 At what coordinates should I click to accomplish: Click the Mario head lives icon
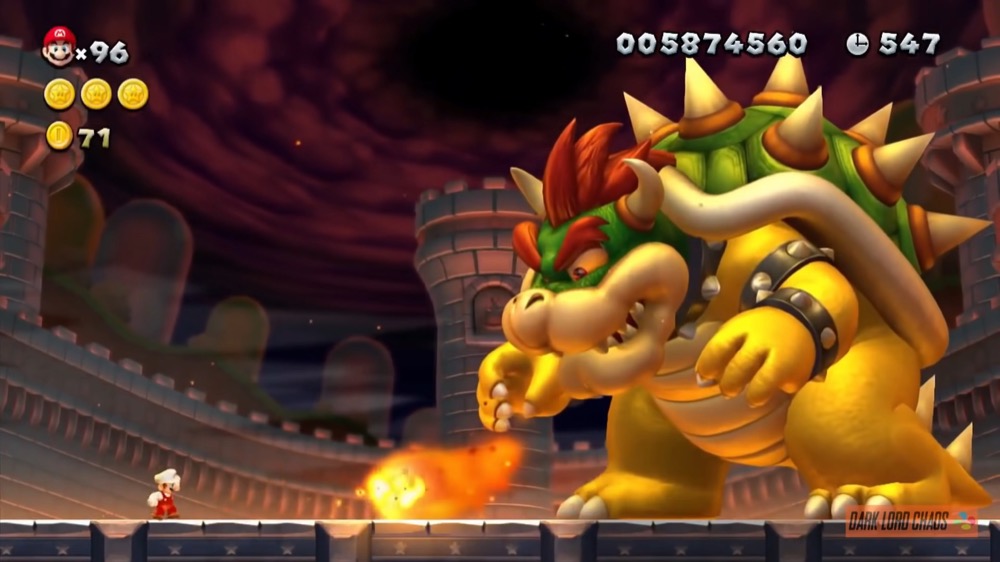(59, 46)
